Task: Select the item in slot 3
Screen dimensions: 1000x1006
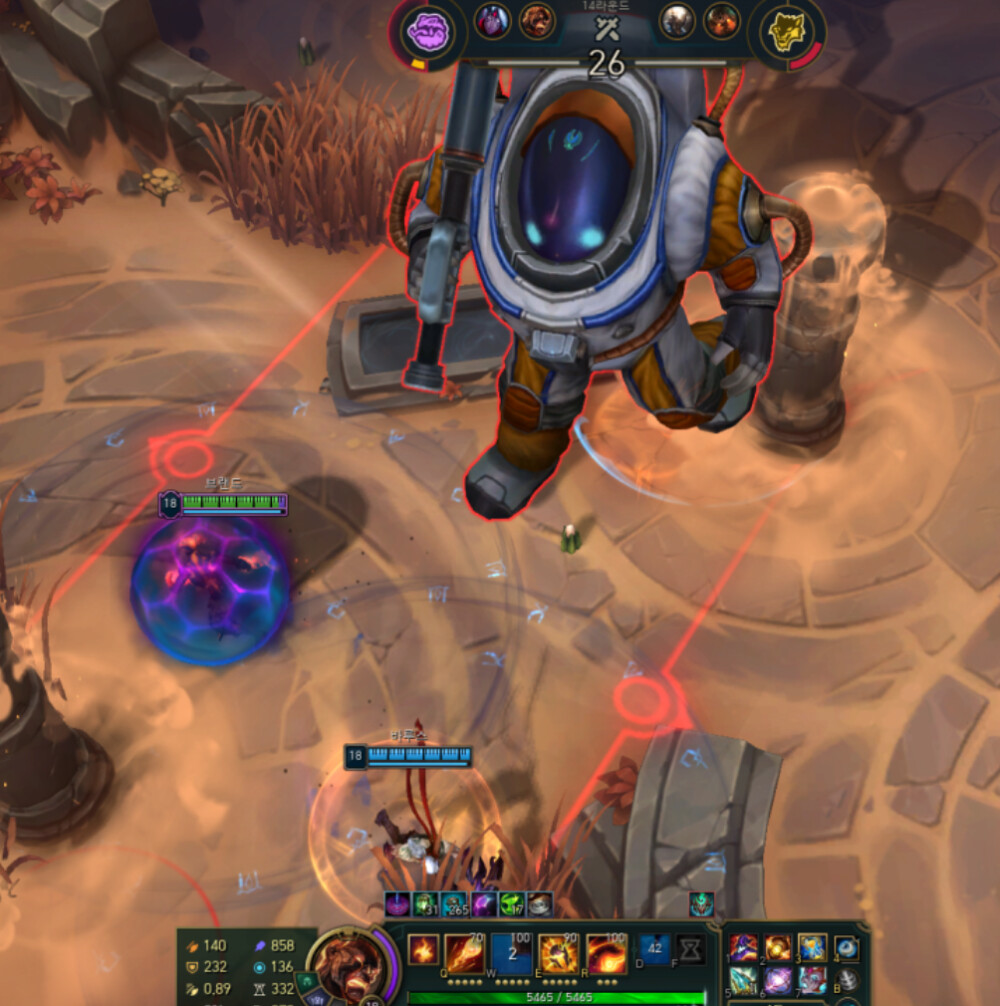Action: click(812, 947)
